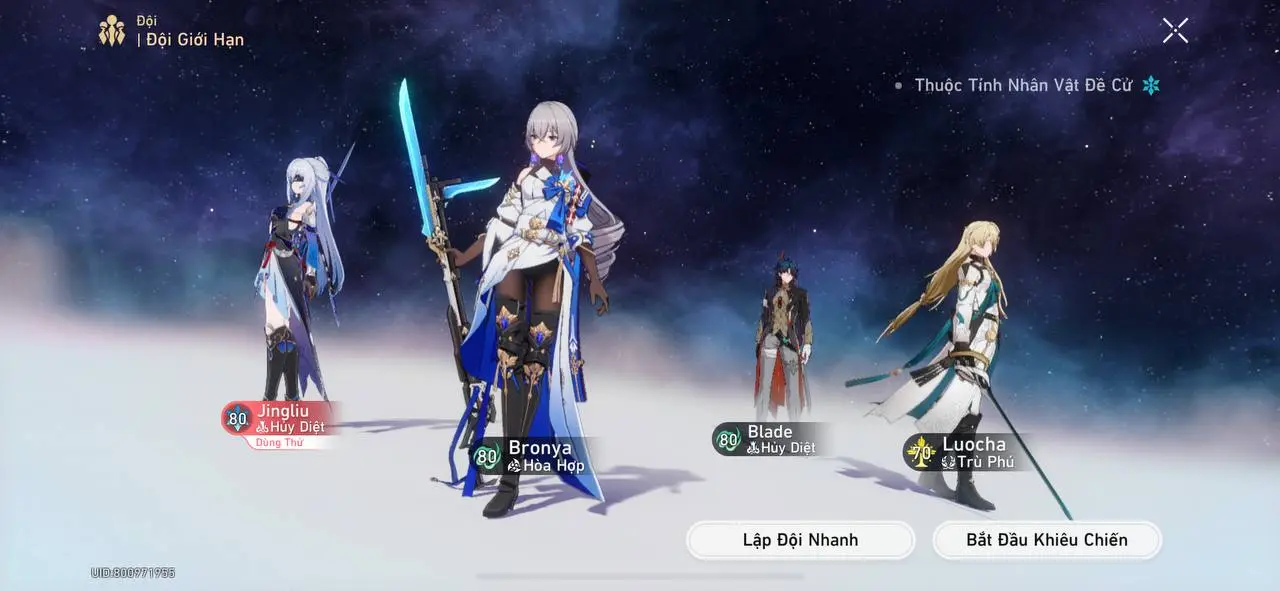Click the Lập Đội Nhanh button

[800, 540]
